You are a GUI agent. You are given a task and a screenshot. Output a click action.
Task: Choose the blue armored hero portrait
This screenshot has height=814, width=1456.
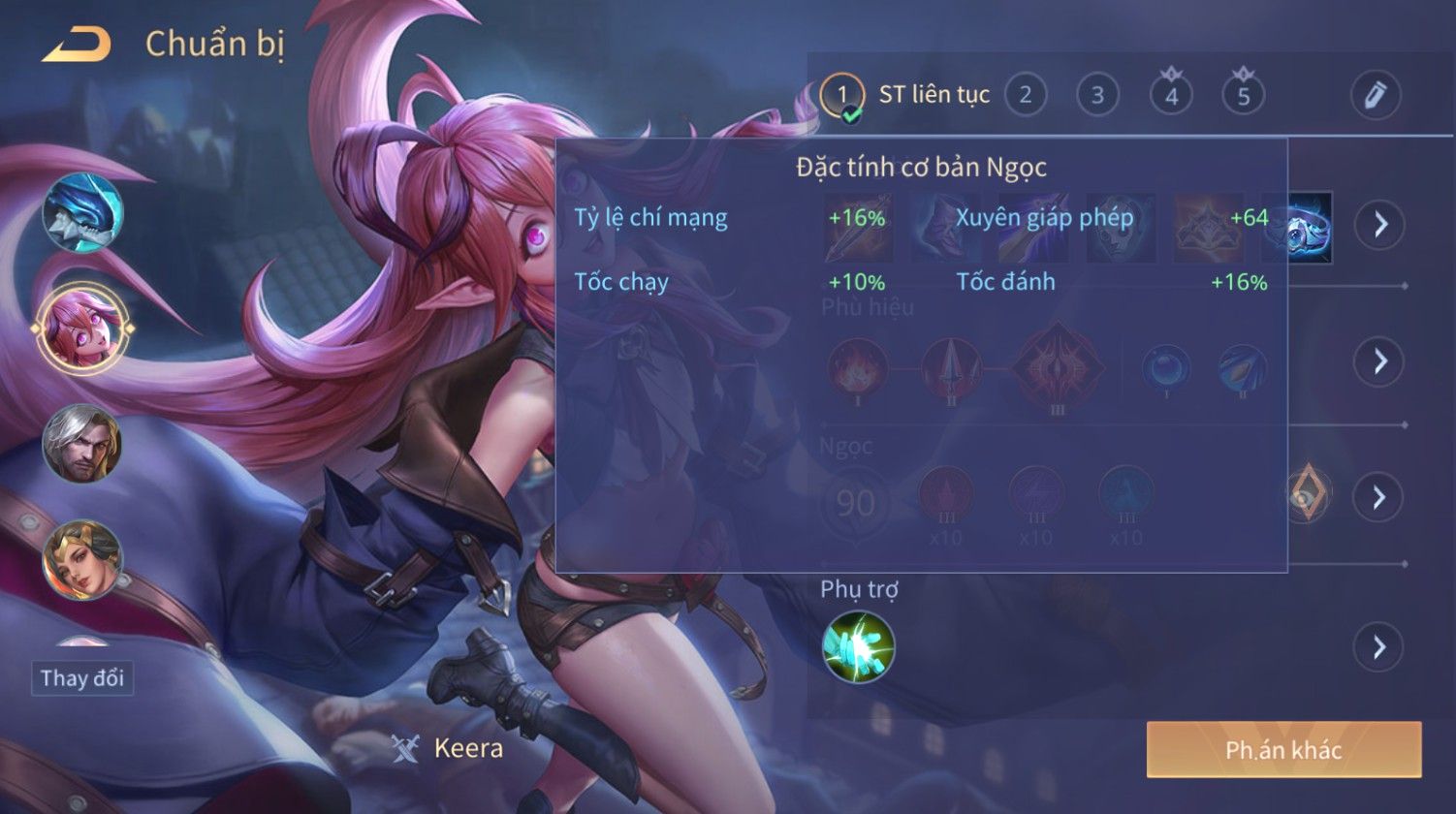point(82,212)
